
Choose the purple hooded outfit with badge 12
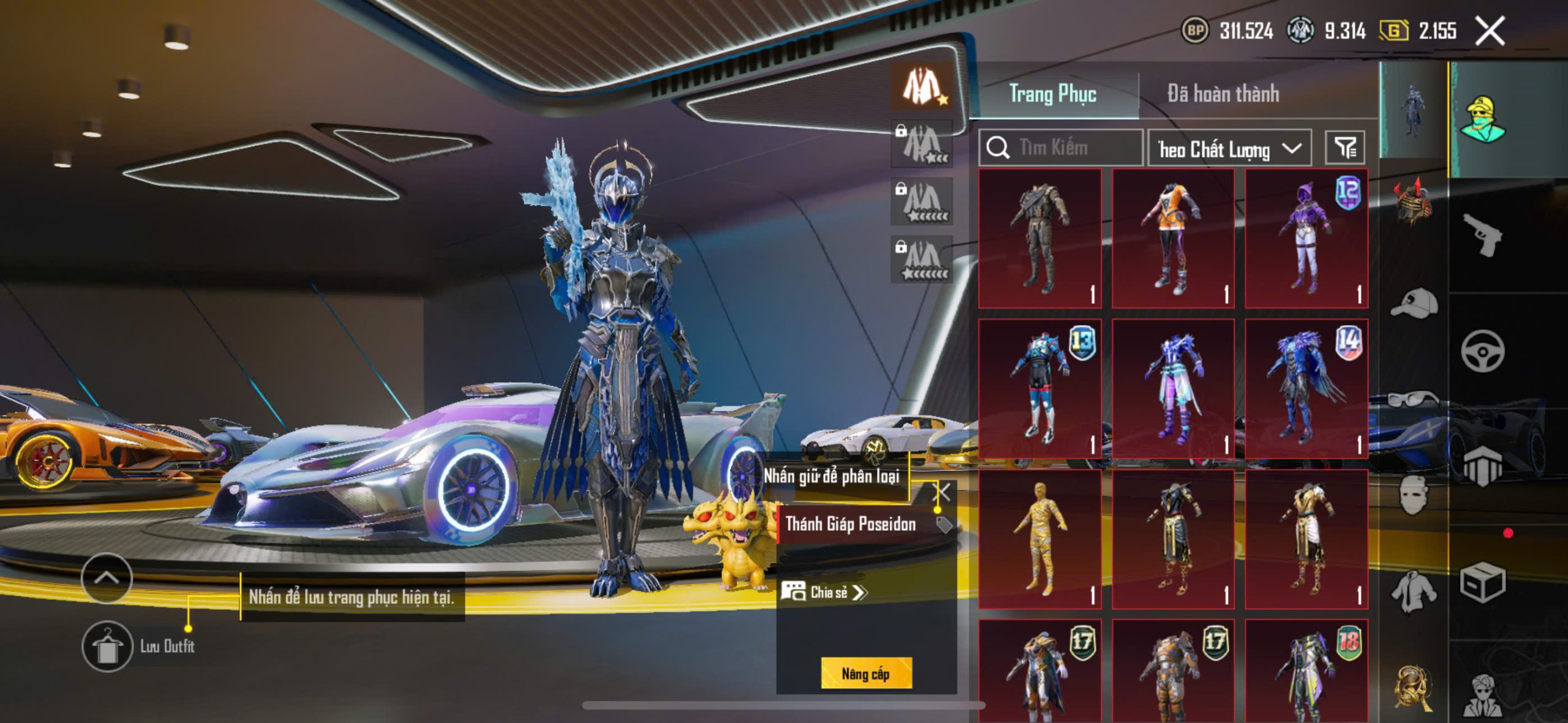[x=1306, y=239]
